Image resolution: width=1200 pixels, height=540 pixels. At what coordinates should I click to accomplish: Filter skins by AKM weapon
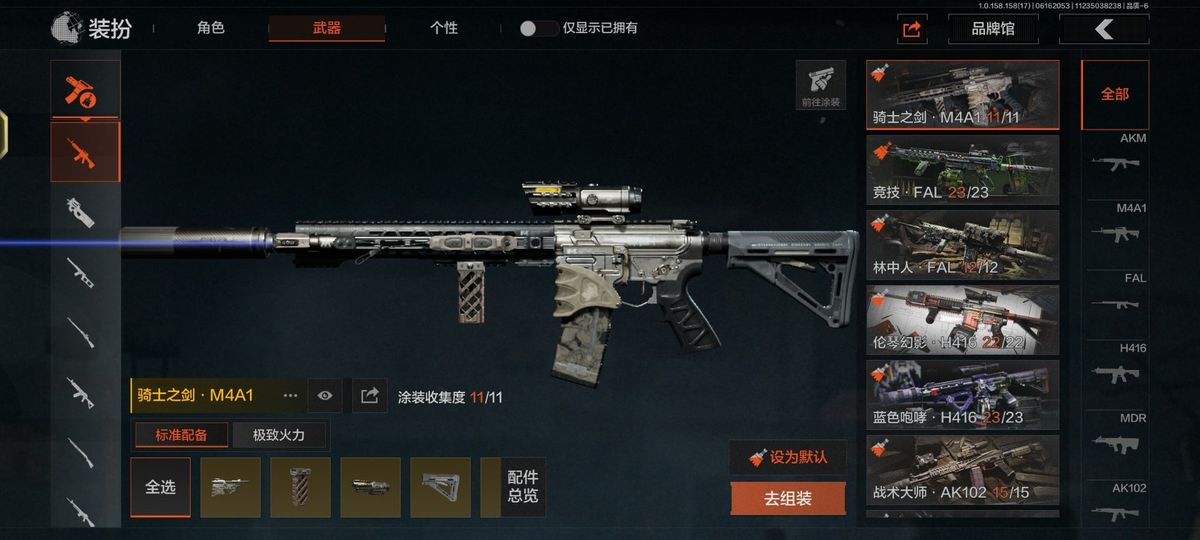[x=1115, y=155]
